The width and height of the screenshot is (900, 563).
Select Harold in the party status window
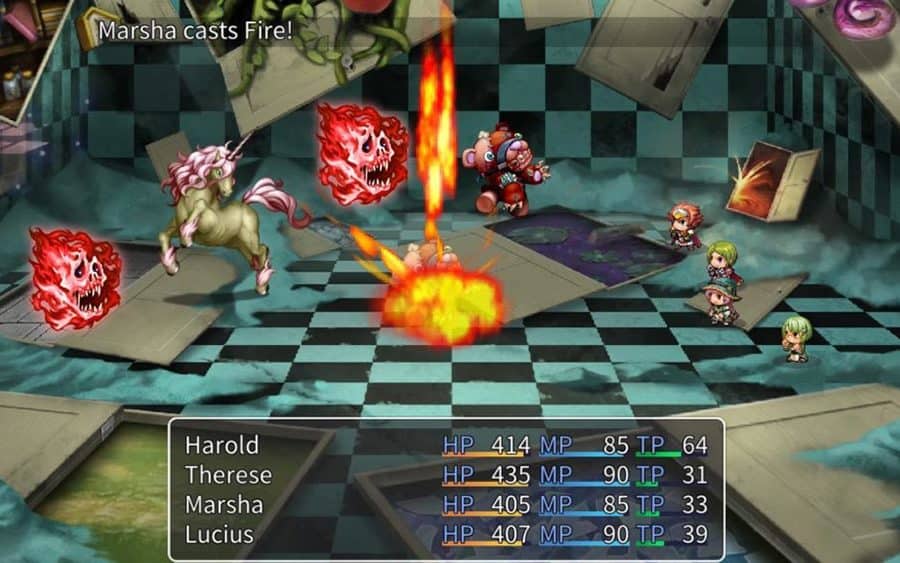(222, 445)
